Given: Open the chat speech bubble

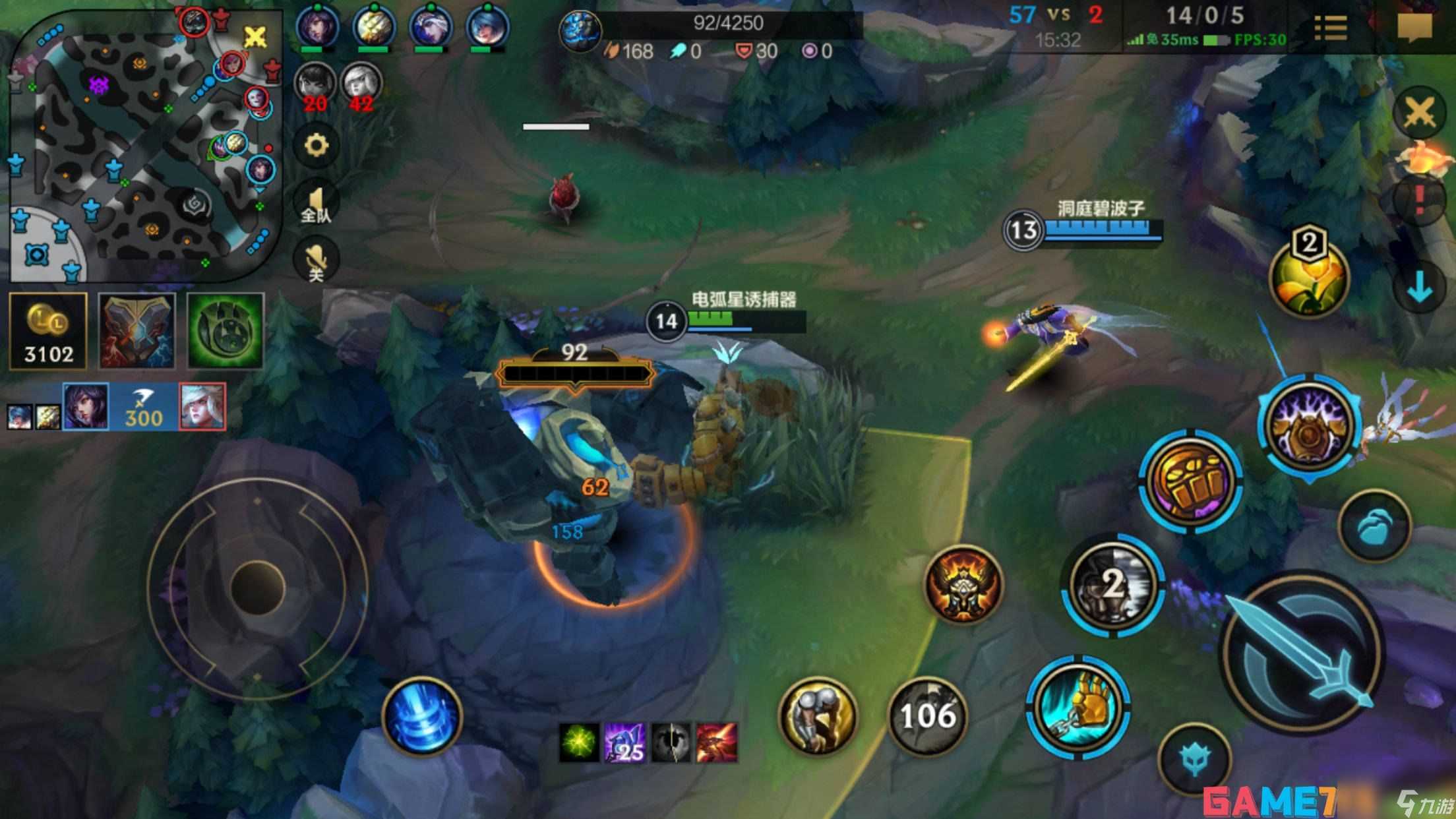Looking at the screenshot, I should pyautogui.click(x=1414, y=26).
